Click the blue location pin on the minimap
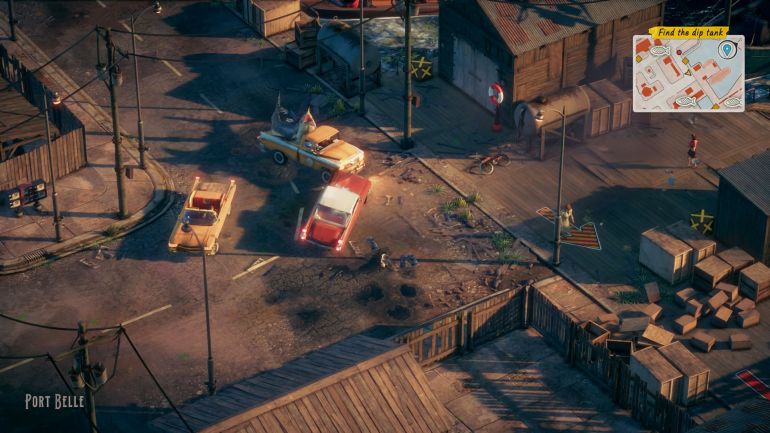Image resolution: width=770 pixels, height=433 pixels. coord(727,49)
